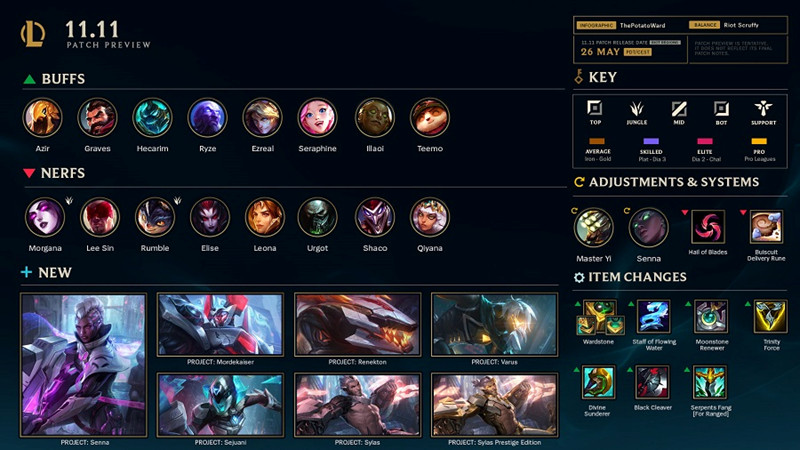The height and width of the screenshot is (450, 800).
Task: Choose the Biscuit Delivery Rune icon
Action: click(767, 226)
